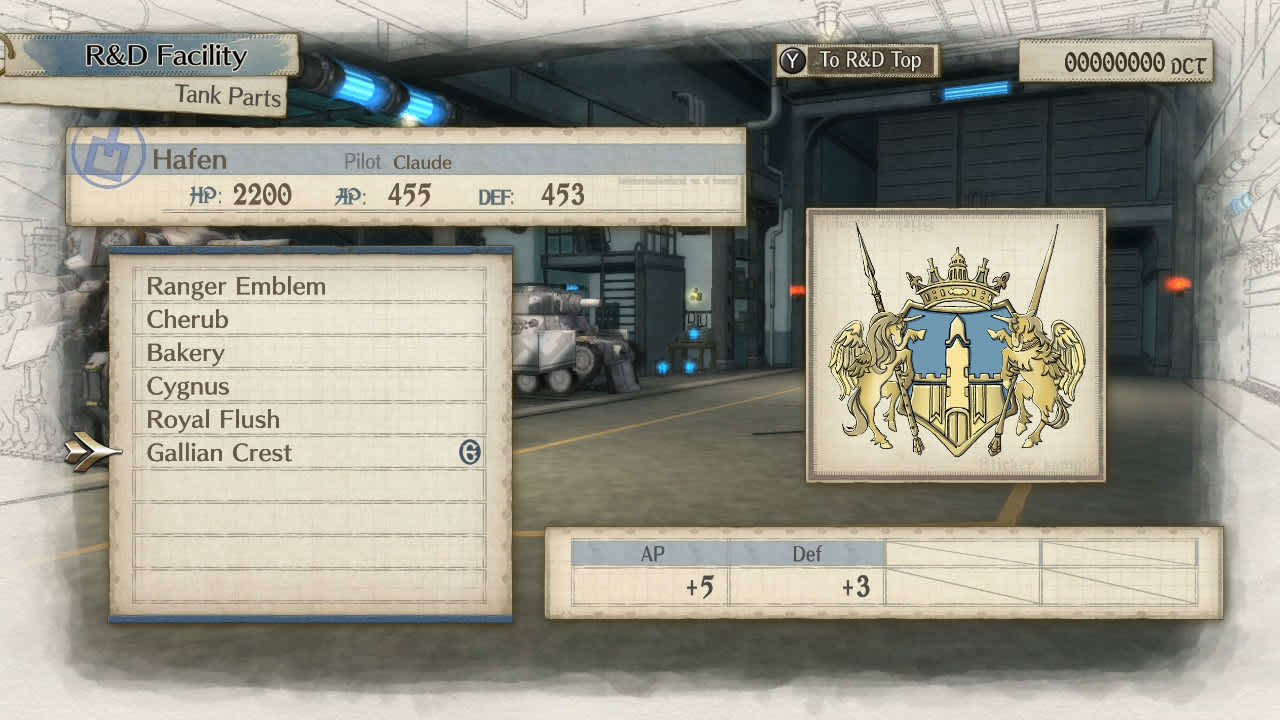Select the Cygnus tank part
Viewport: 1280px width, 720px height.
click(188, 386)
